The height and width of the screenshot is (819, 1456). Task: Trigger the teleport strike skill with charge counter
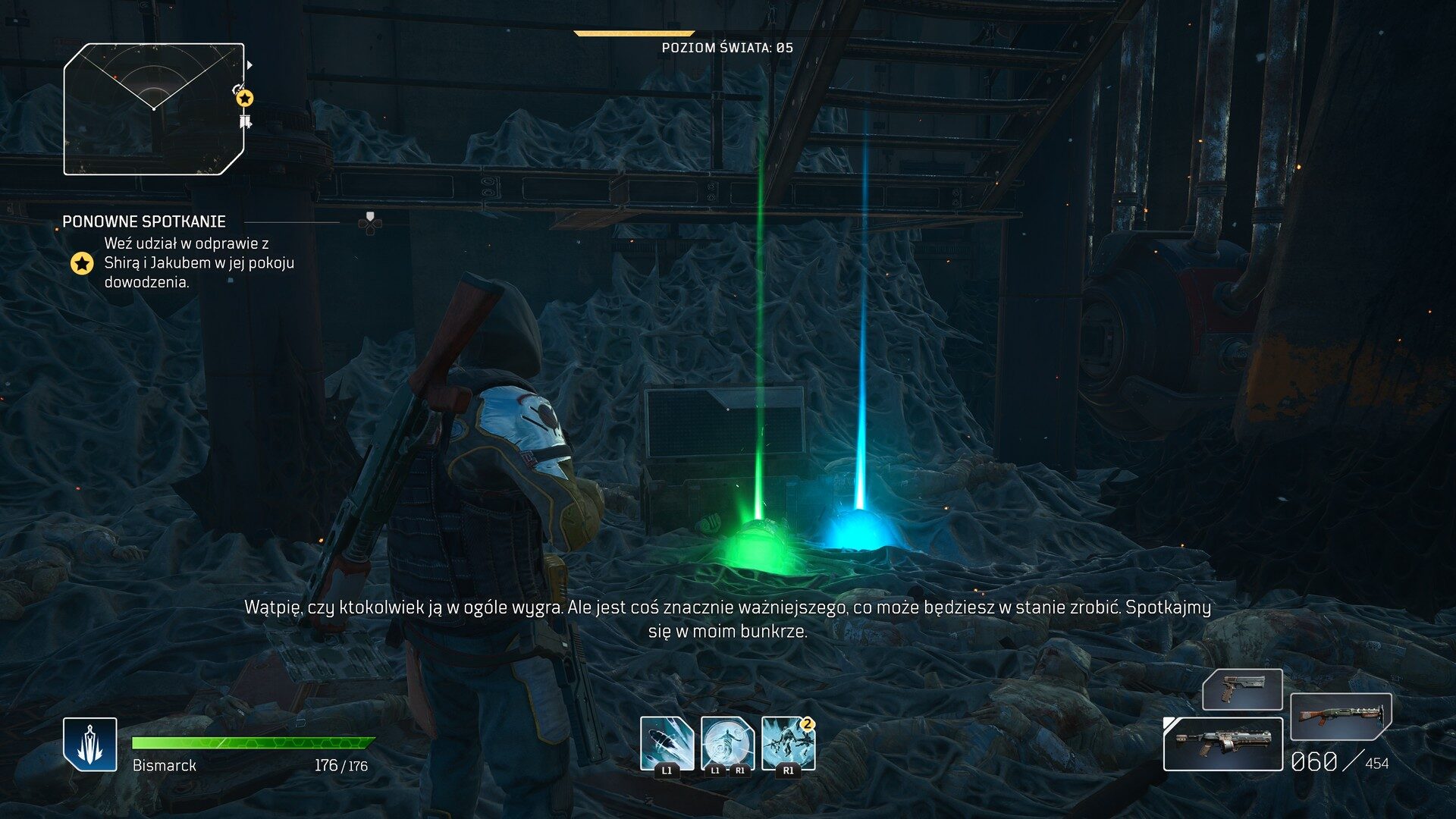(x=788, y=743)
